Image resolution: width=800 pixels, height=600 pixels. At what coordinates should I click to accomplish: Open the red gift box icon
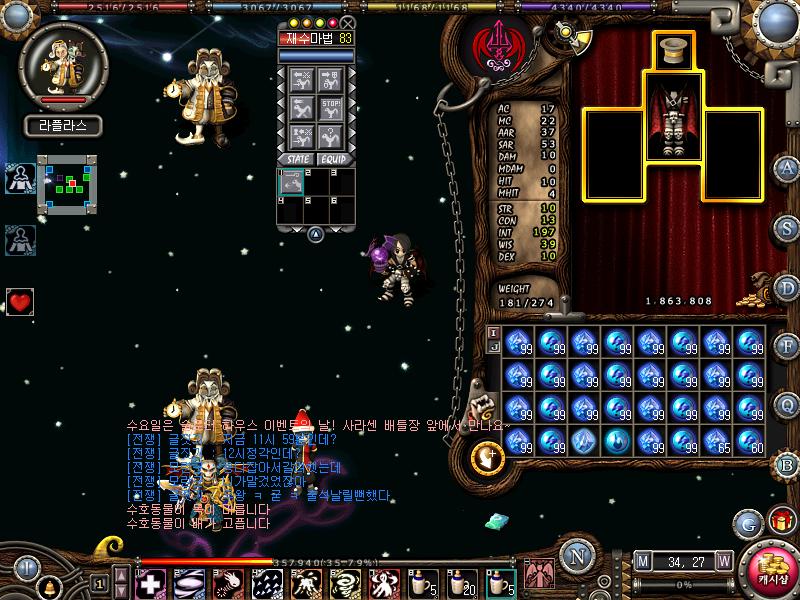click(778, 522)
